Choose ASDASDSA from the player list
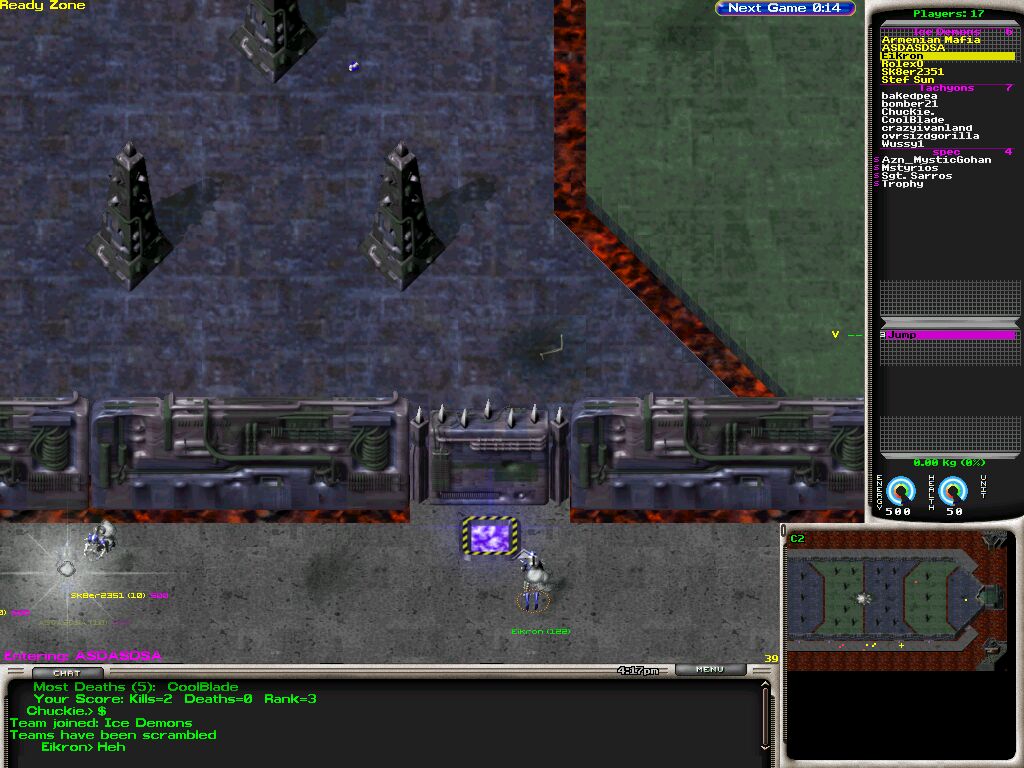Image resolution: width=1024 pixels, height=768 pixels. pos(912,48)
